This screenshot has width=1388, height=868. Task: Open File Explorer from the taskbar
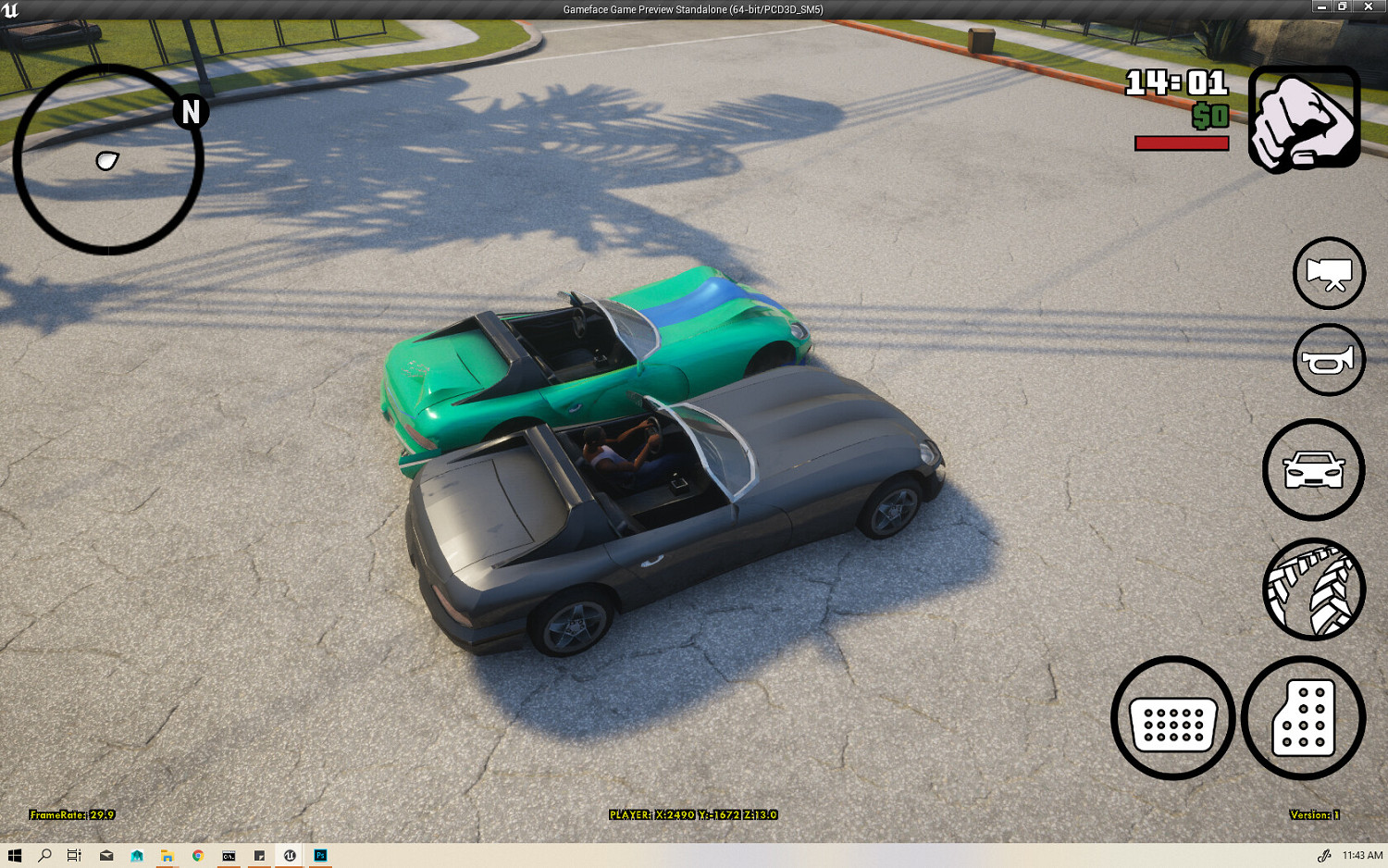pos(167,857)
